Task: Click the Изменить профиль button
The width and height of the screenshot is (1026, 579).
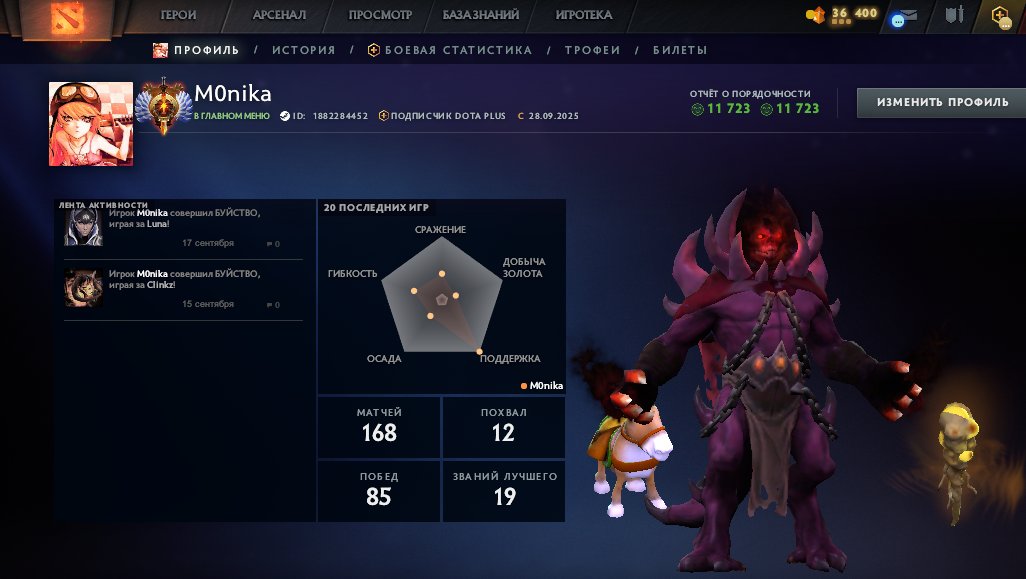Action: 942,102
